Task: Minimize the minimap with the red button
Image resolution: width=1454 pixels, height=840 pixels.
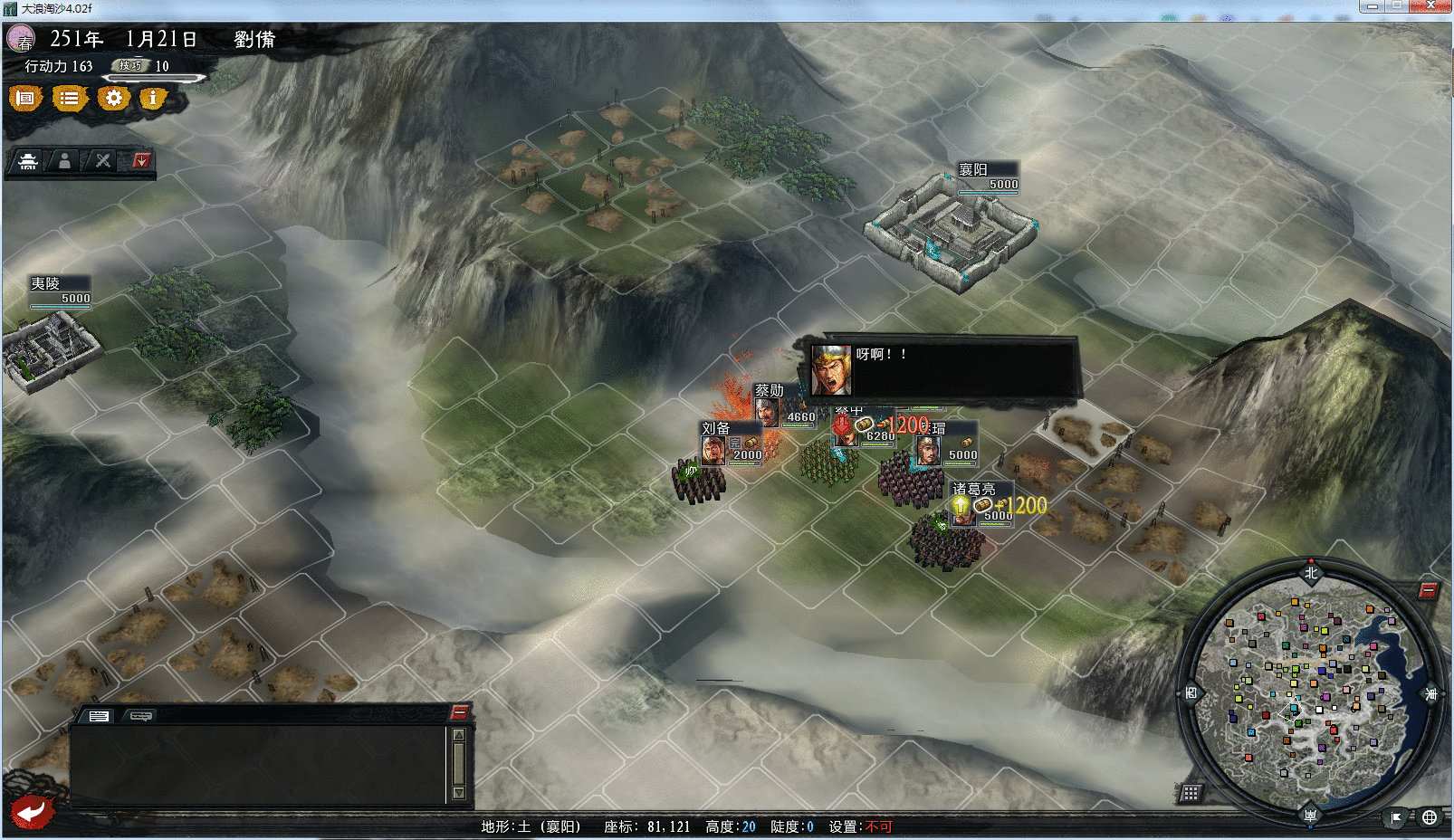Action: tap(1428, 590)
